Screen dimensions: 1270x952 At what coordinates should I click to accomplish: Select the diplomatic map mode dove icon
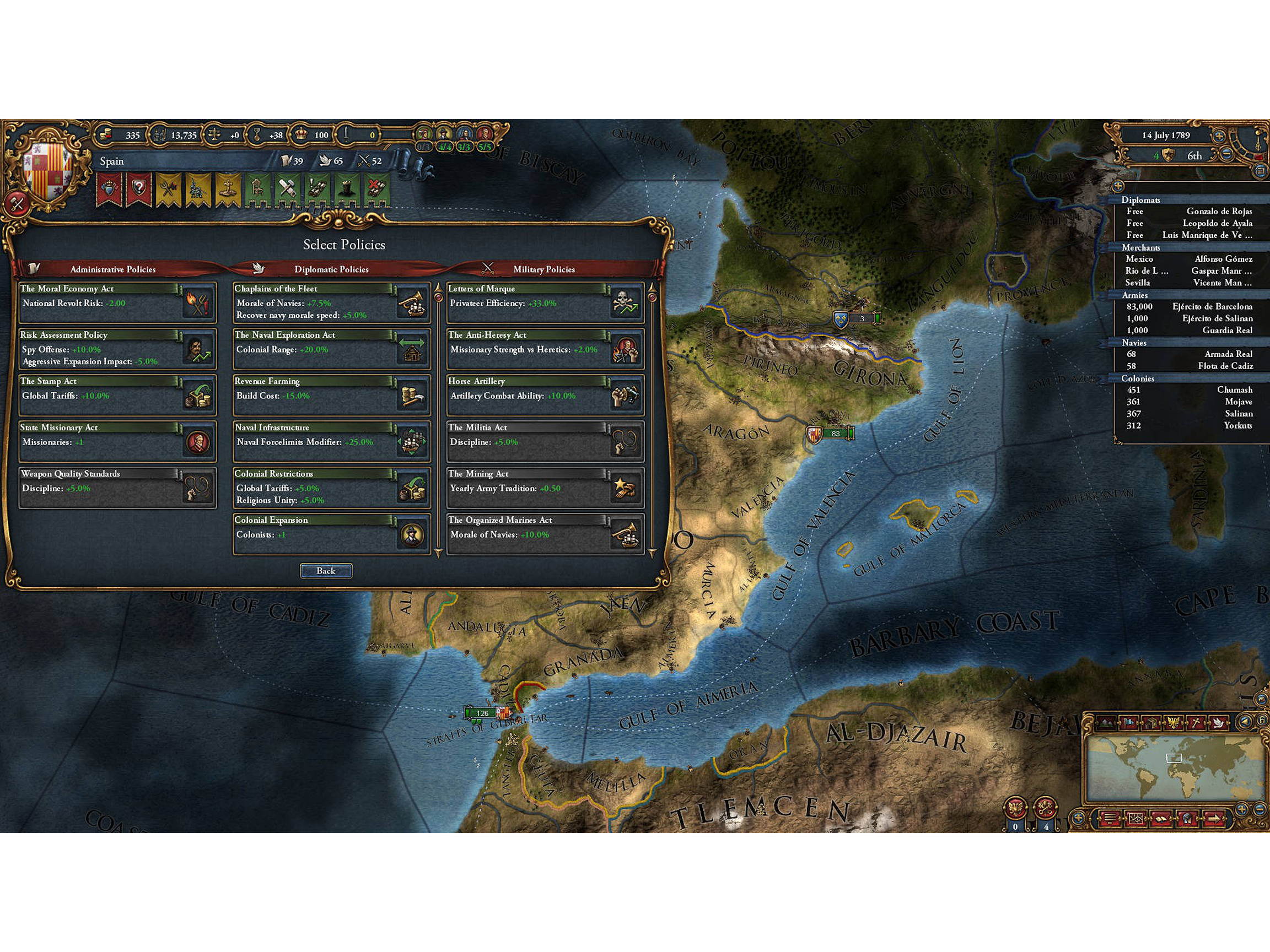point(1218,722)
